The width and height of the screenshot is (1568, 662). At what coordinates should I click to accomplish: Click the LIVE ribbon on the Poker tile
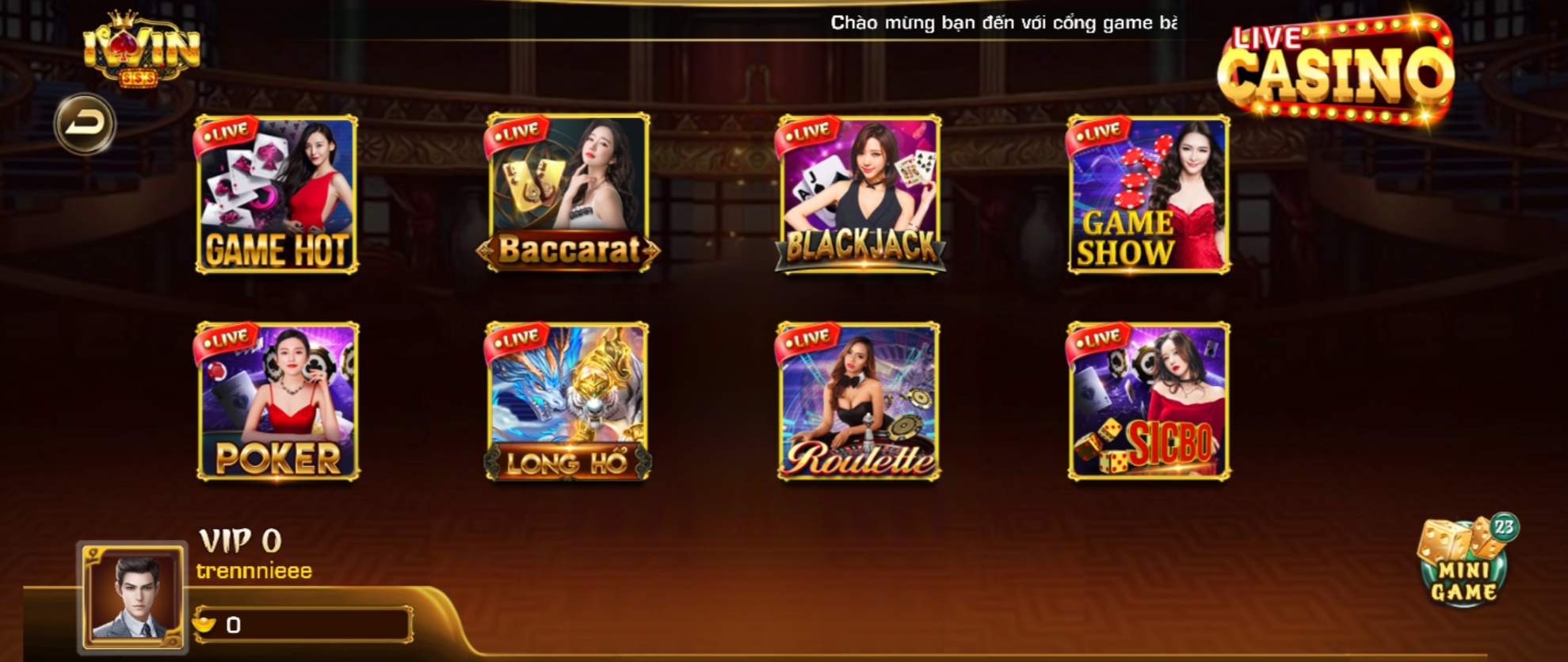(x=226, y=339)
